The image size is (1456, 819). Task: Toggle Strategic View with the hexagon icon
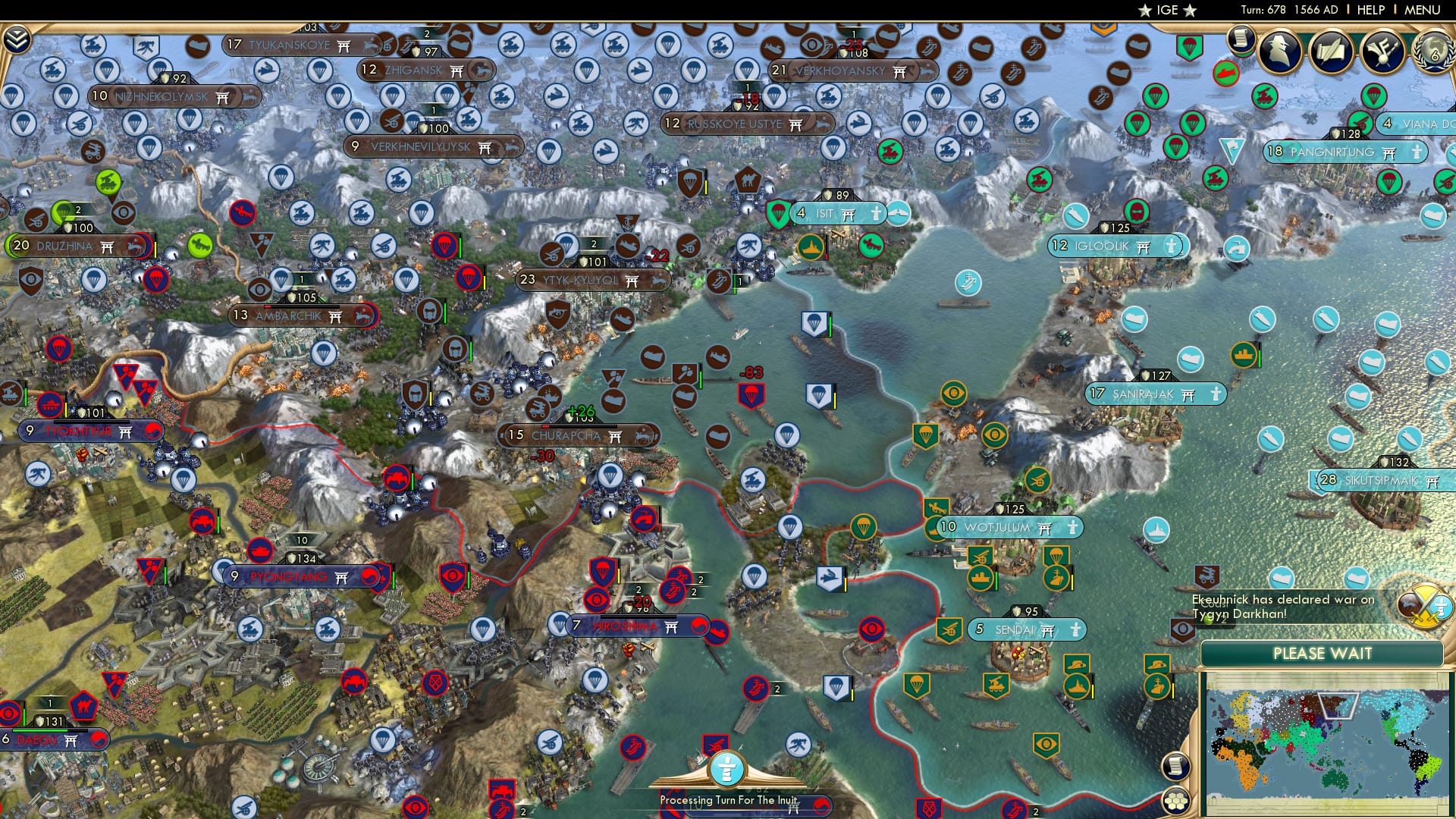pos(1175,802)
